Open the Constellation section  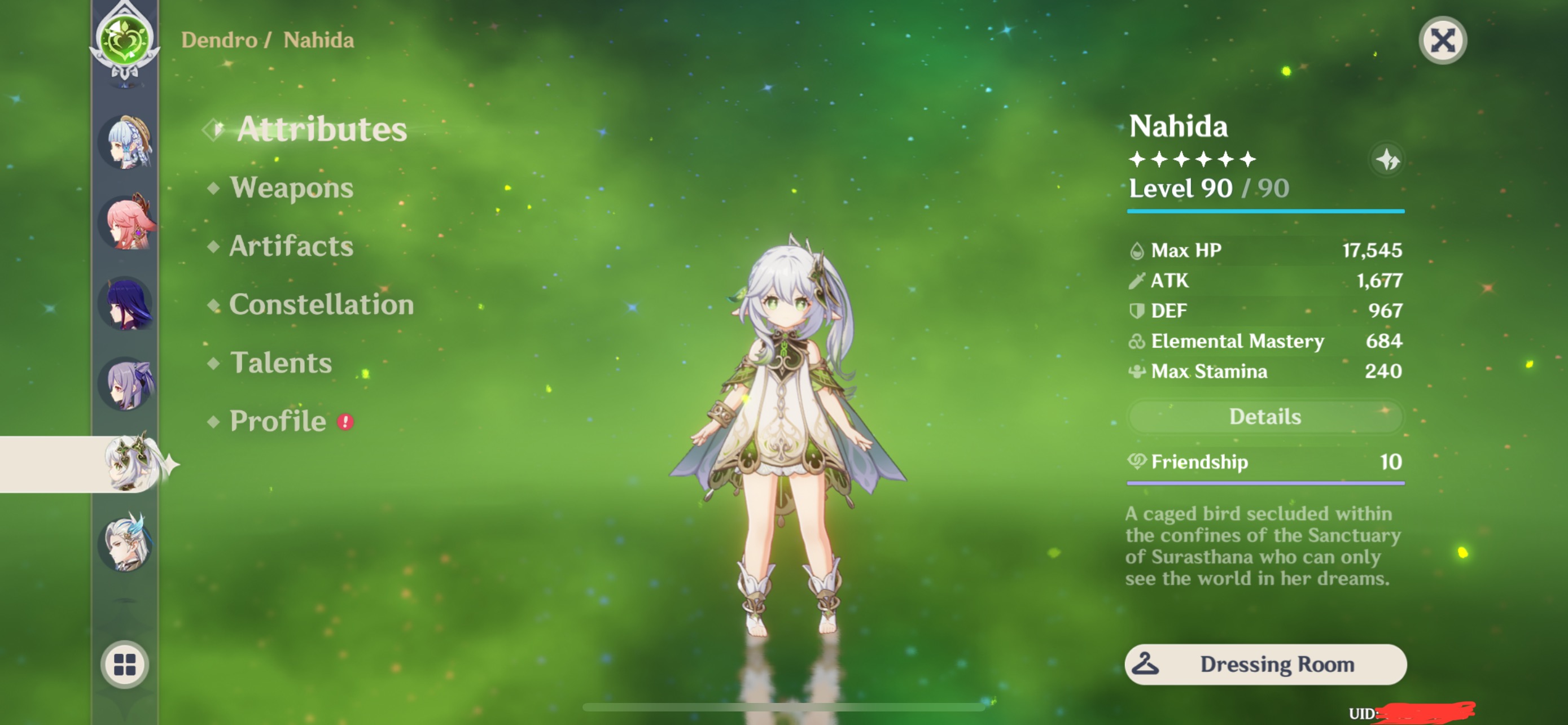(x=321, y=304)
